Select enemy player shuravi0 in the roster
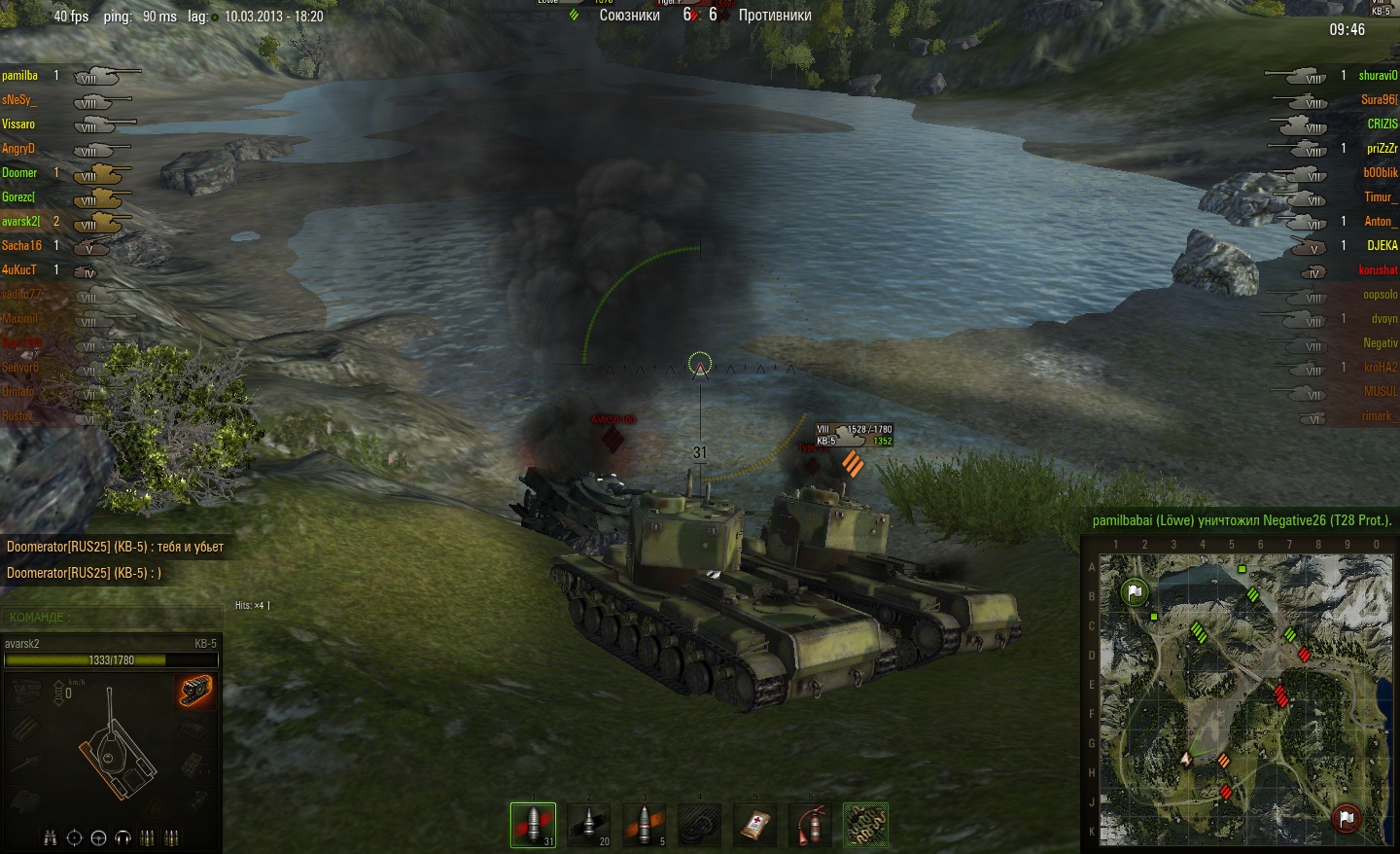1400x854 pixels. point(1378,76)
